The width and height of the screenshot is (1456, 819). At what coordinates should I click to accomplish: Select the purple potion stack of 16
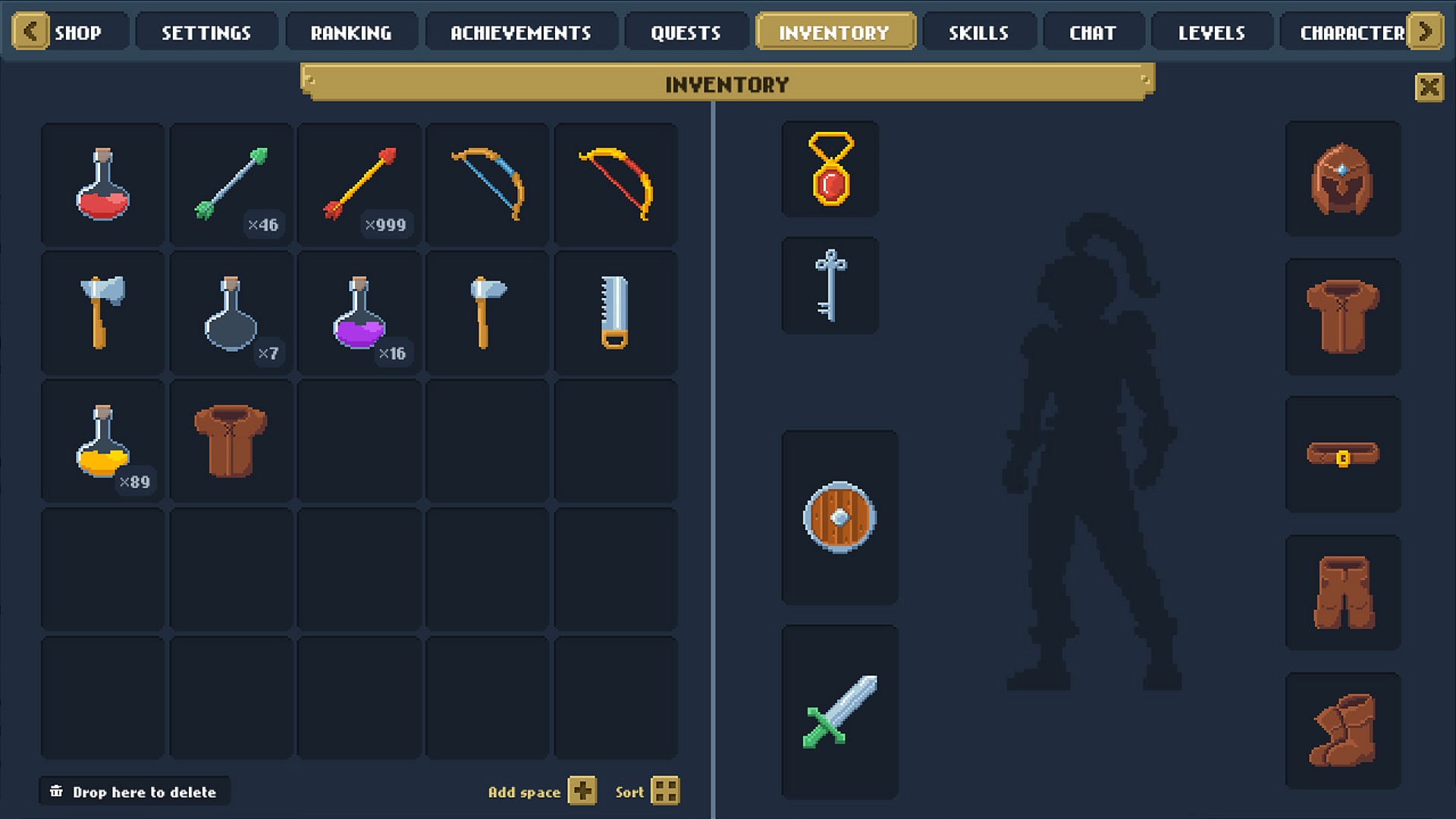pyautogui.click(x=359, y=313)
